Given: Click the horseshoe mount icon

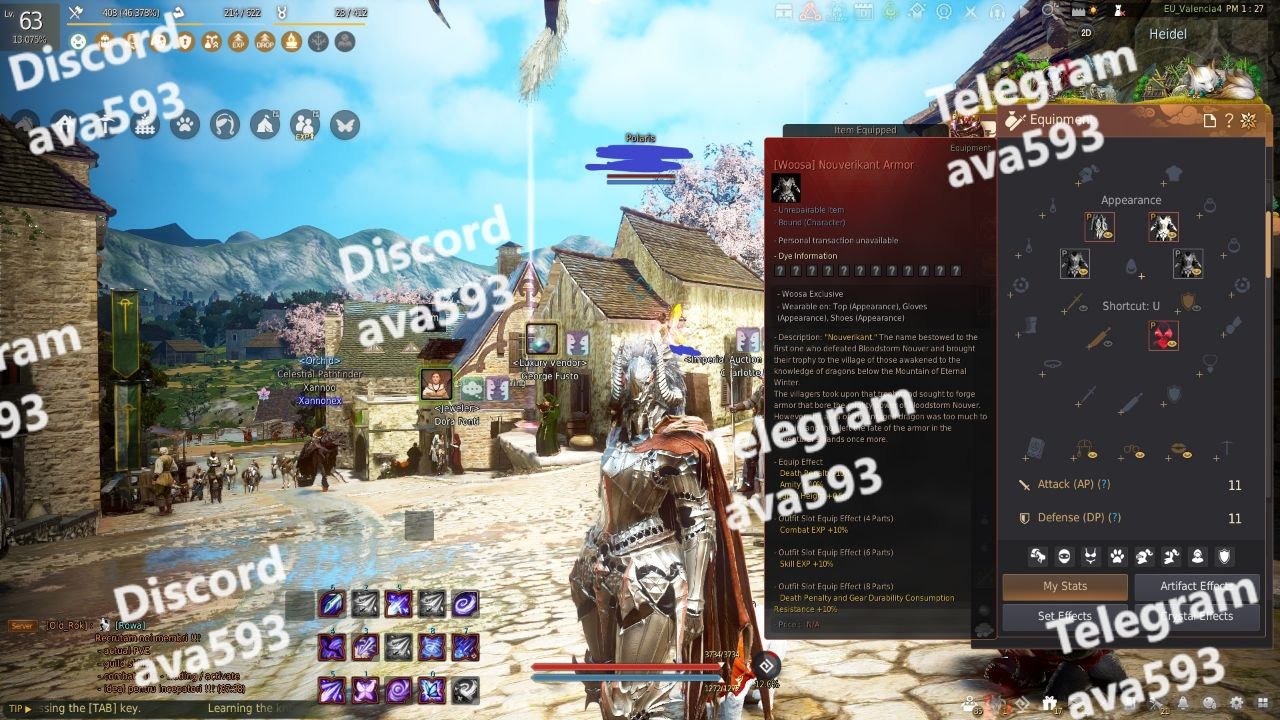Looking at the screenshot, I should 225,125.
